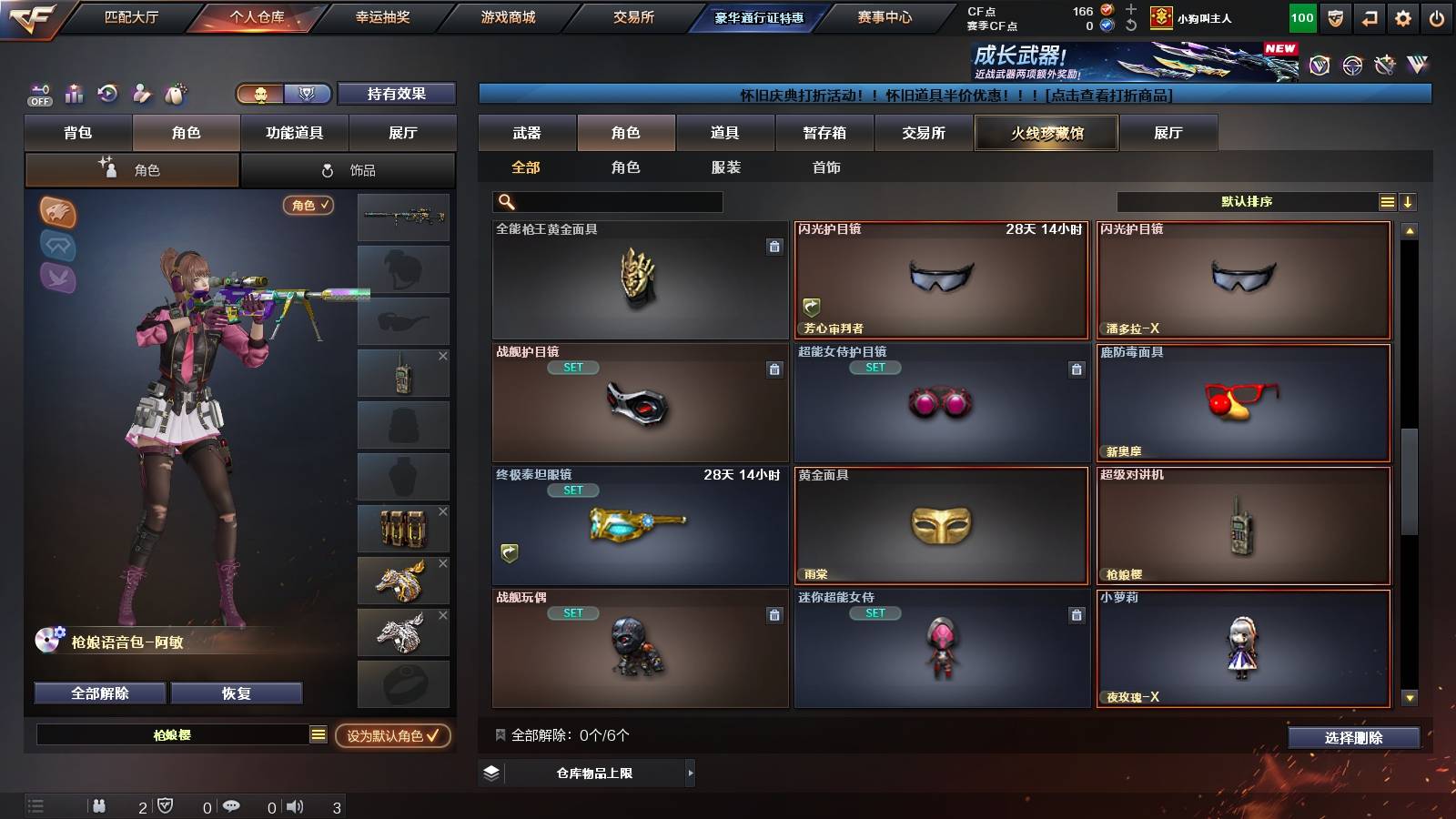Open the settings gear icon
Image resolution: width=1456 pixels, height=819 pixels.
[1404, 16]
